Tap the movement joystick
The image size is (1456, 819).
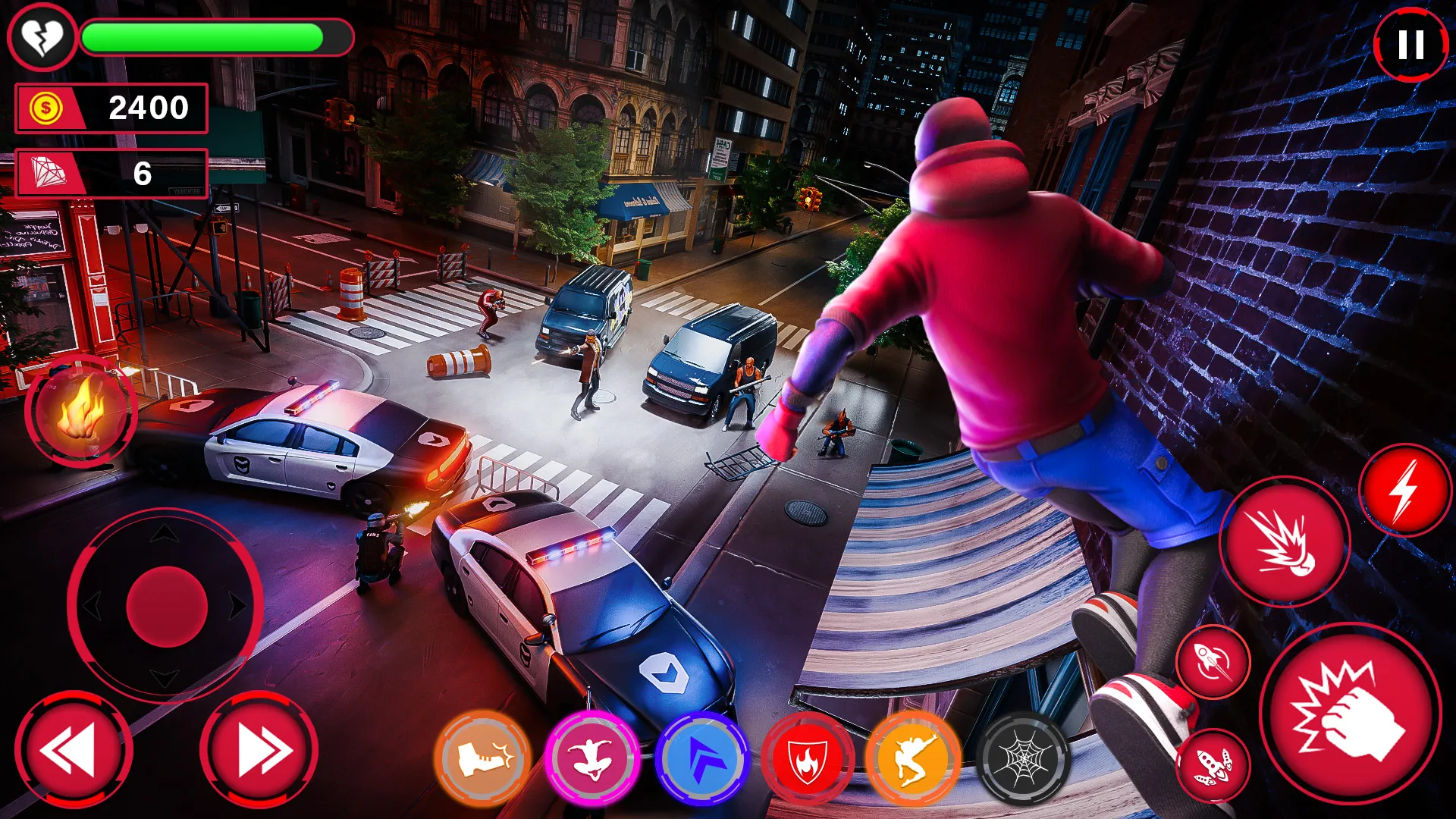click(165, 607)
